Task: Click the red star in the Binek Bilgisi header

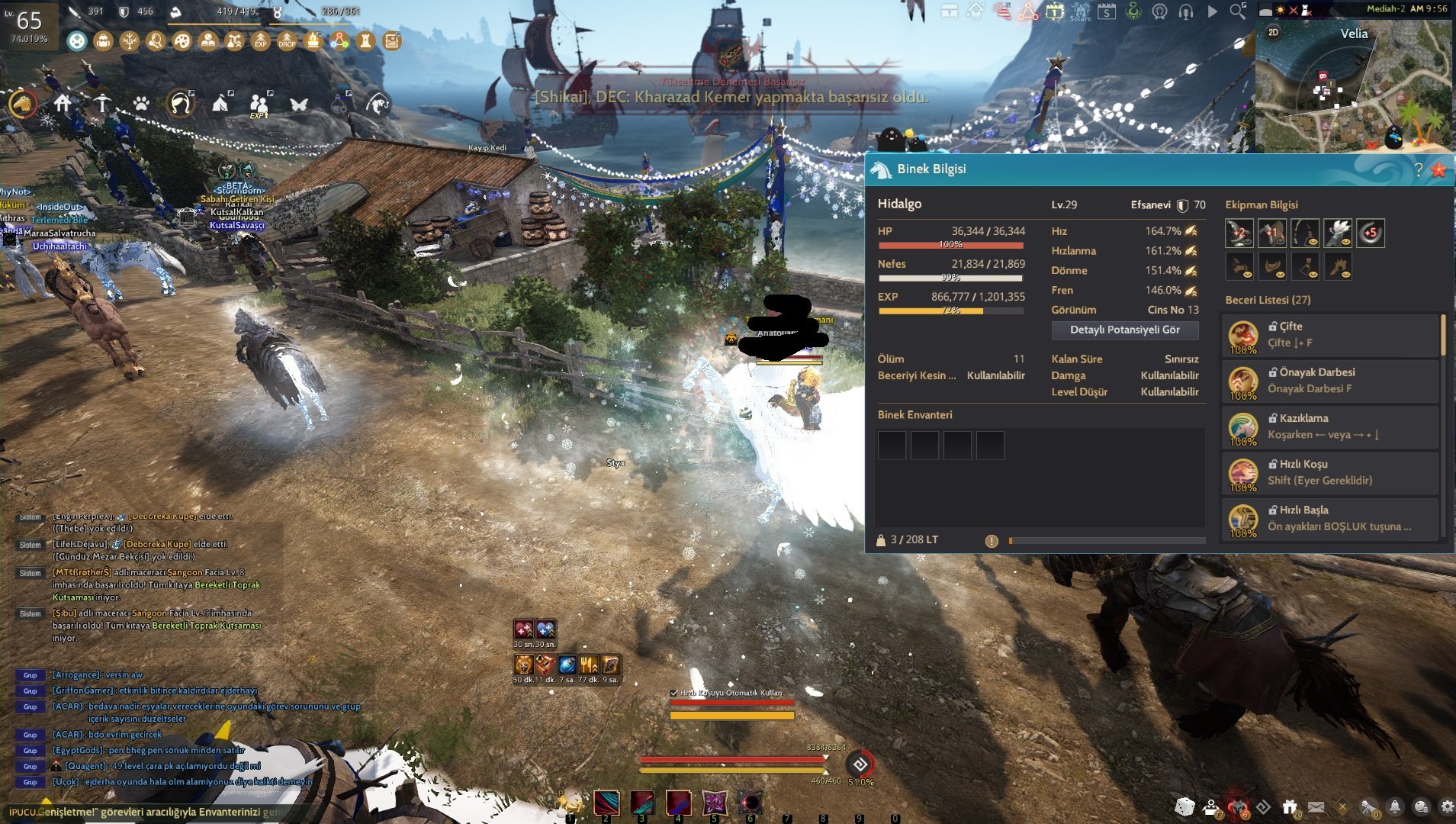Action: coord(1439,170)
